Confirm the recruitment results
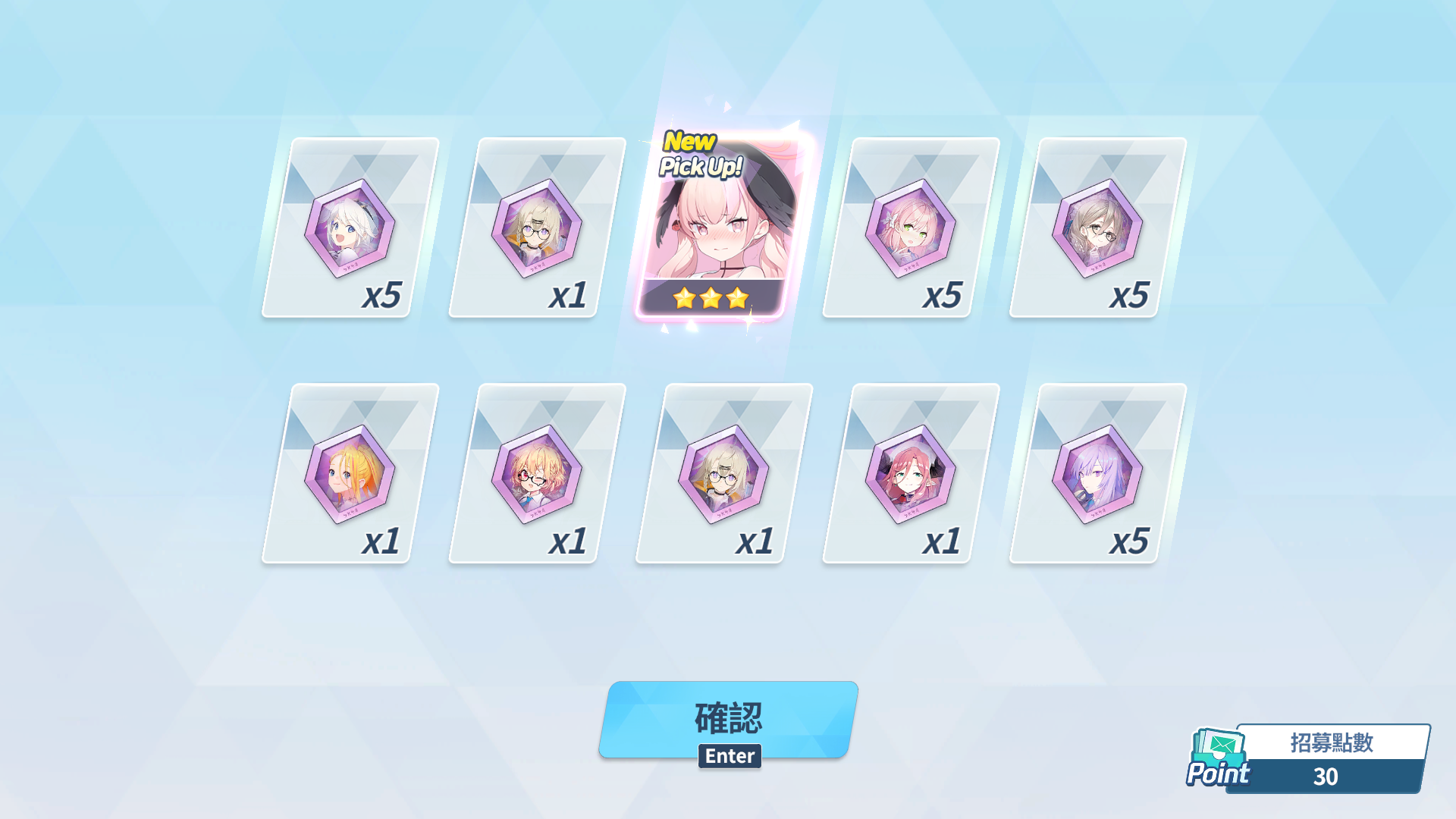Viewport: 1456px width, 819px height. (x=728, y=719)
